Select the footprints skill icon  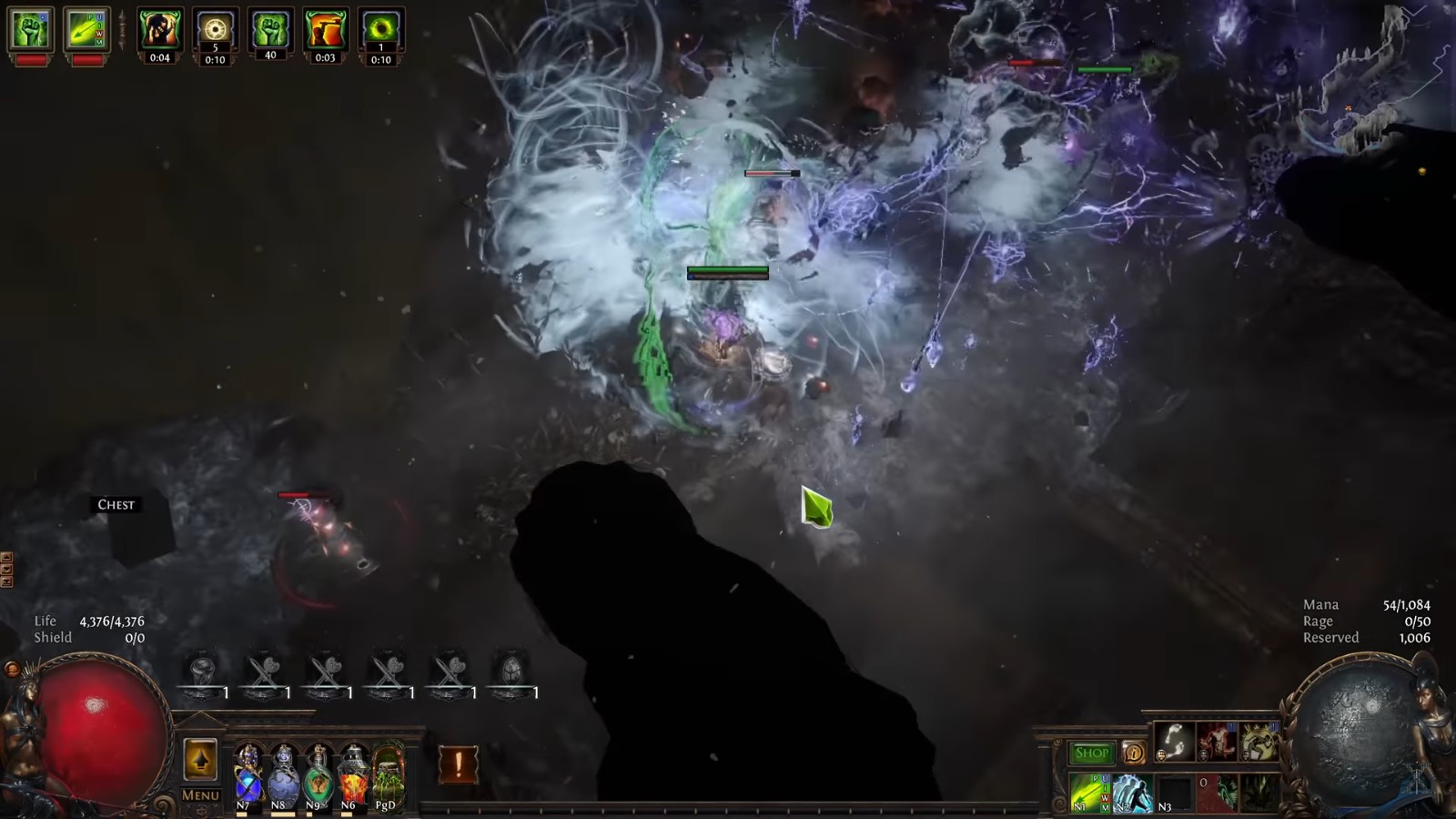(x=1175, y=742)
